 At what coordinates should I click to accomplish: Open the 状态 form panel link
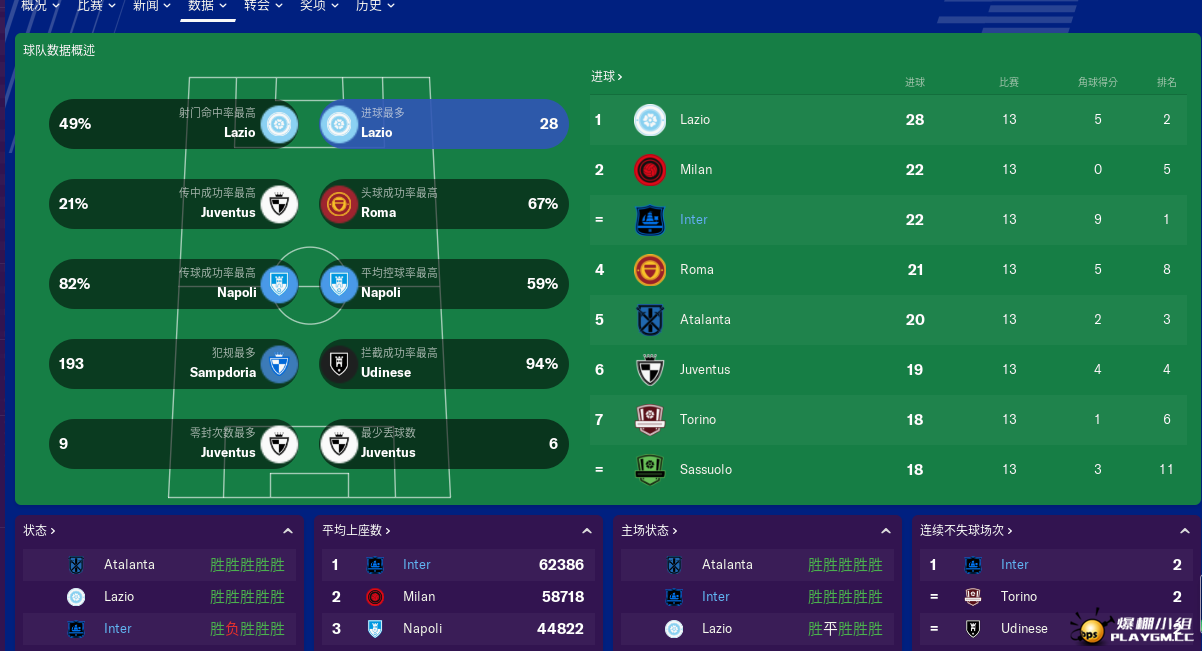pos(40,531)
